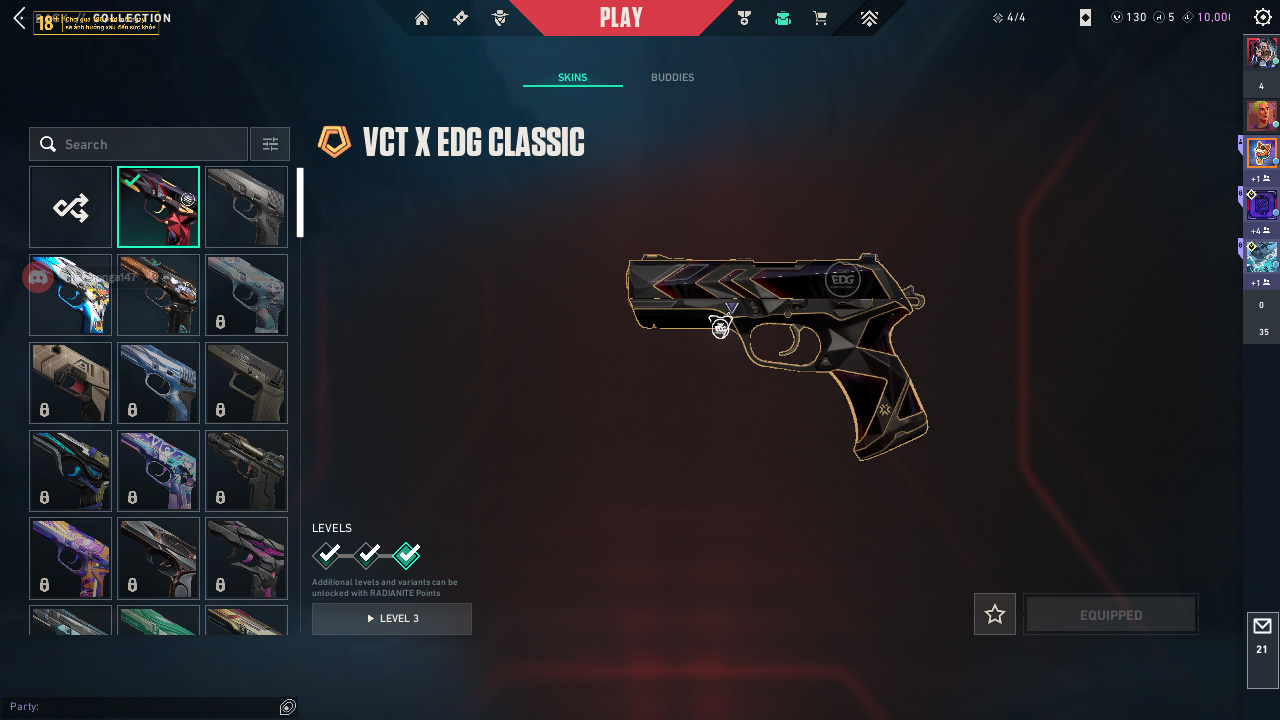Open the home lobby icon
This screenshot has width=1280, height=720.
[422, 18]
